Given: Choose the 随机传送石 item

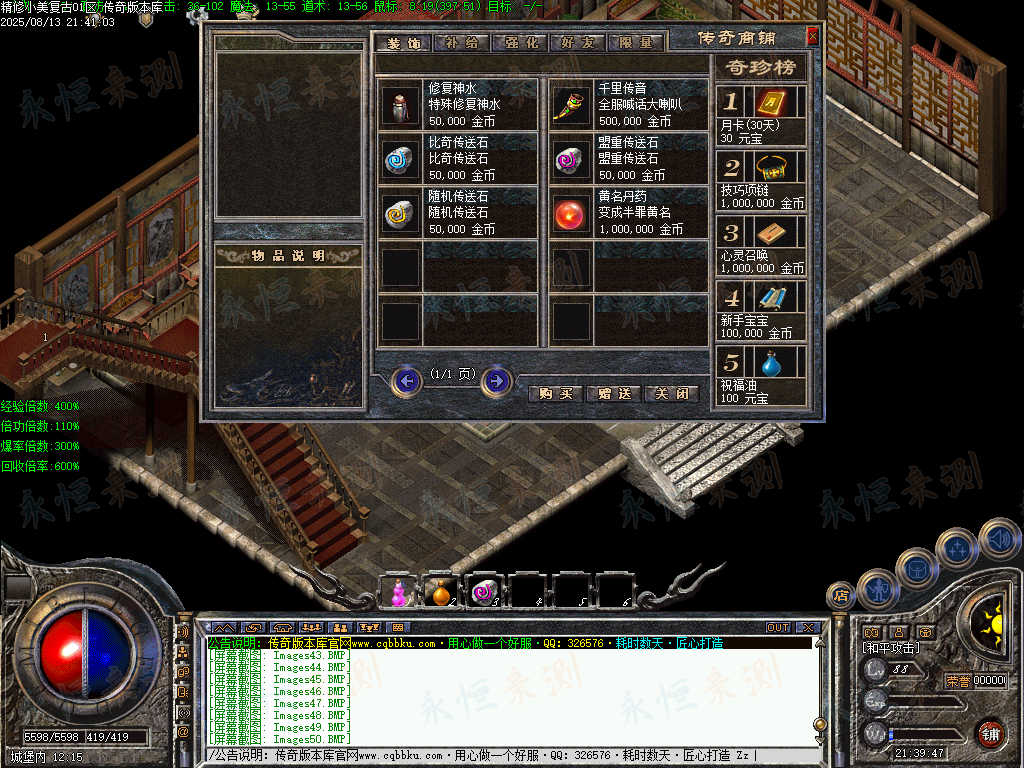Looking at the screenshot, I should (x=400, y=213).
